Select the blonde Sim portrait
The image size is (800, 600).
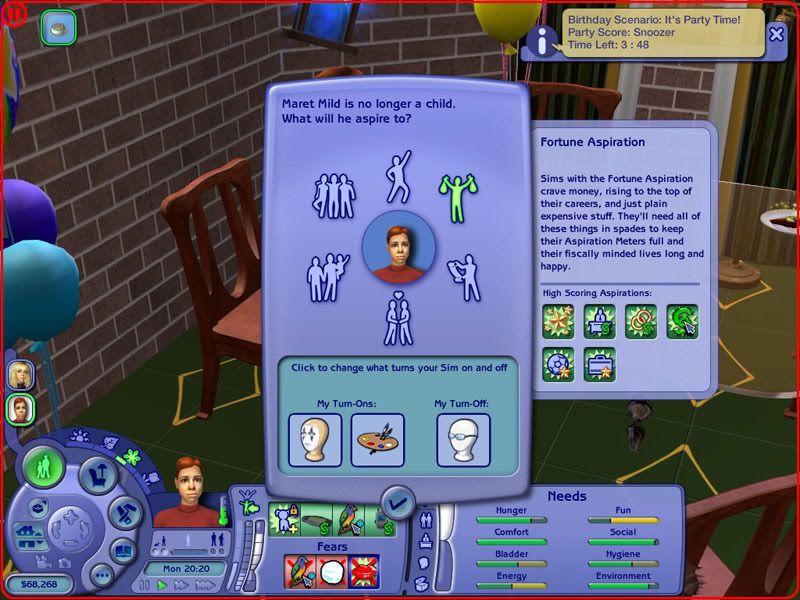click(19, 374)
